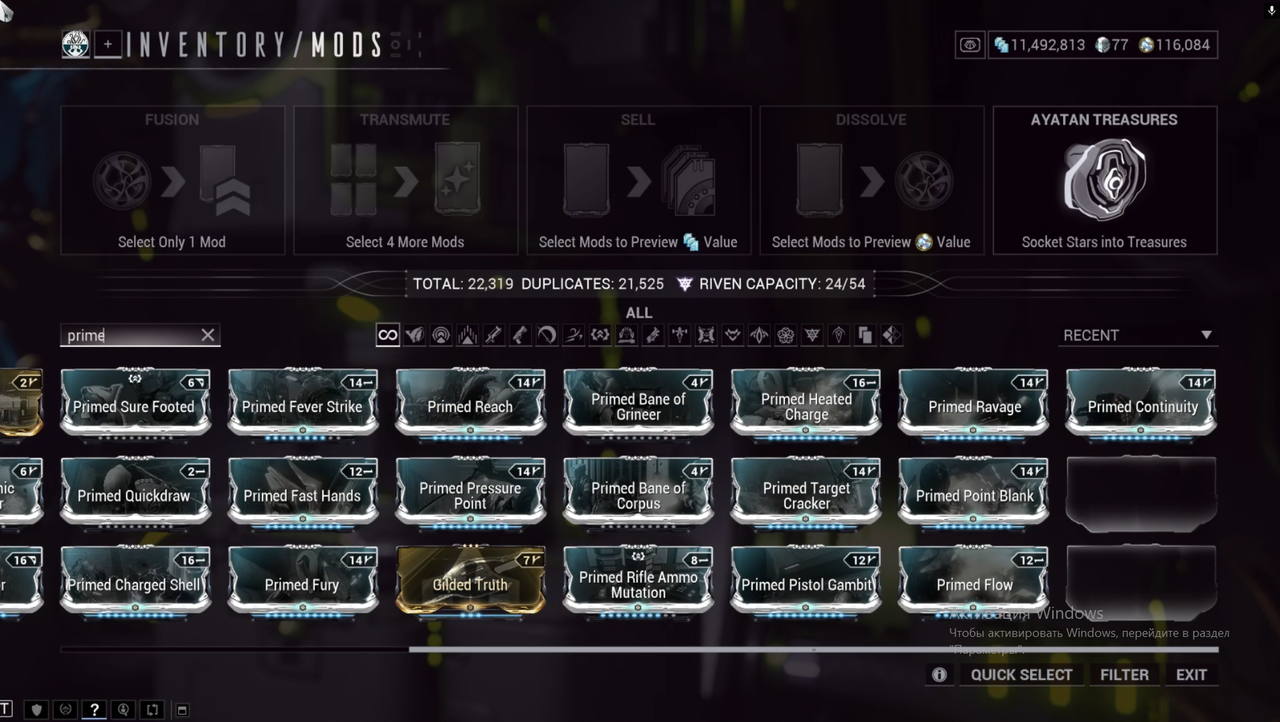Clear the search field with the X
The height and width of the screenshot is (722, 1280).
point(208,336)
